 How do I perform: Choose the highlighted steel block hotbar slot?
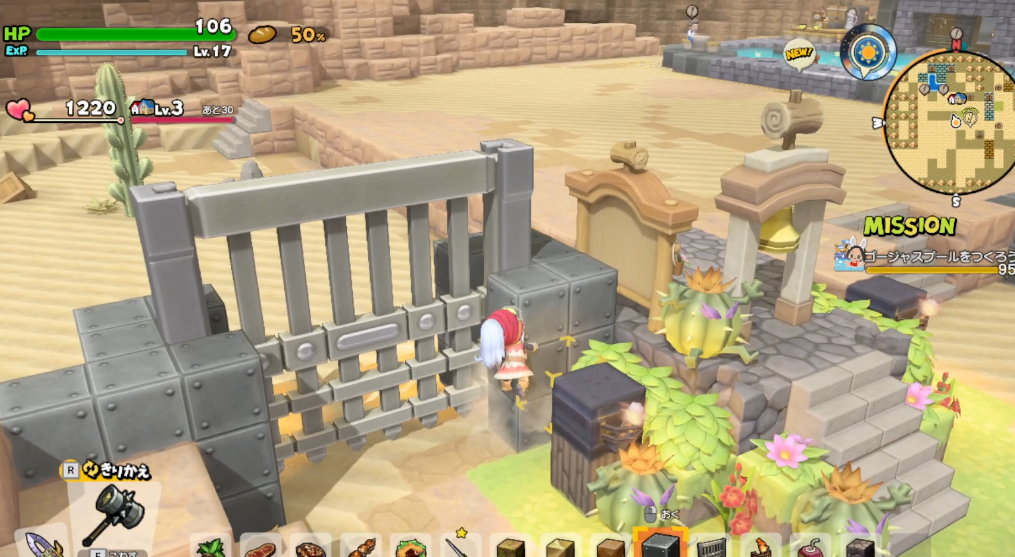click(x=659, y=546)
